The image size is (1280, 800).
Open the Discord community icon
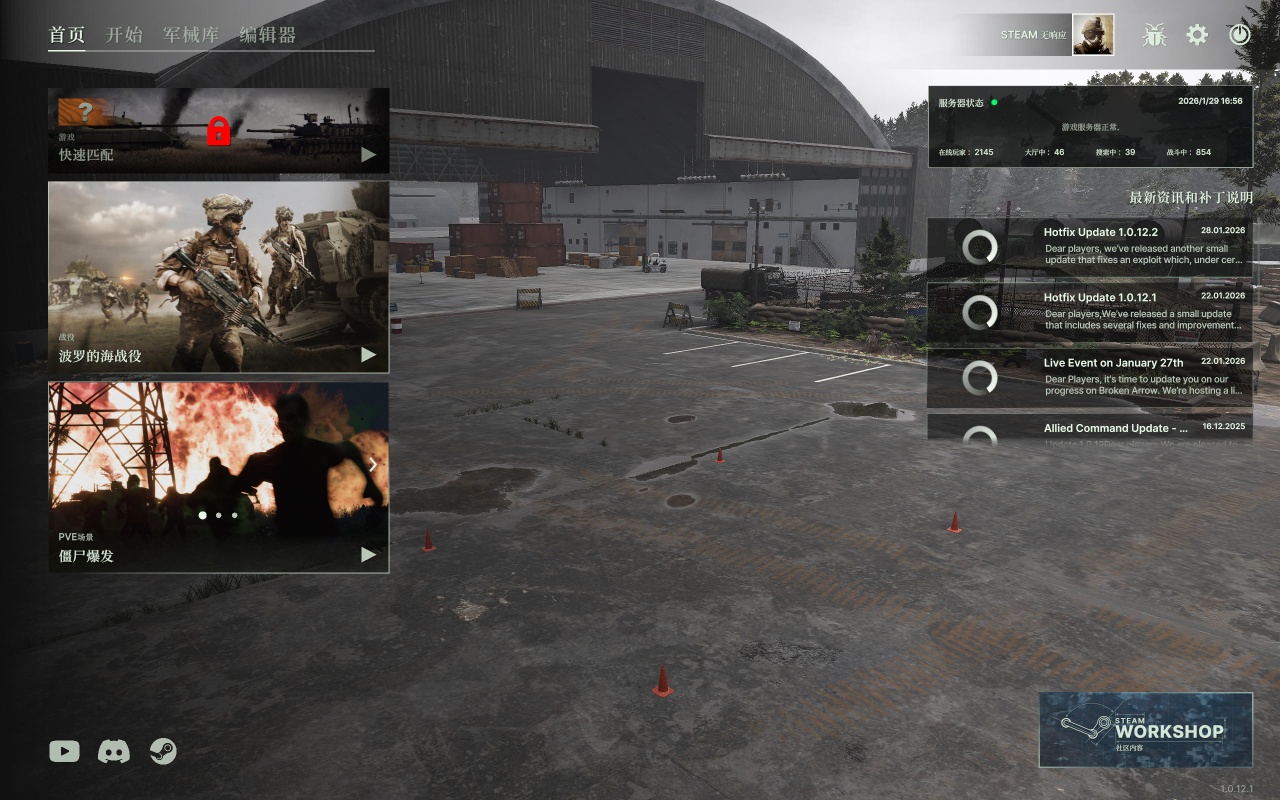pyautogui.click(x=114, y=751)
